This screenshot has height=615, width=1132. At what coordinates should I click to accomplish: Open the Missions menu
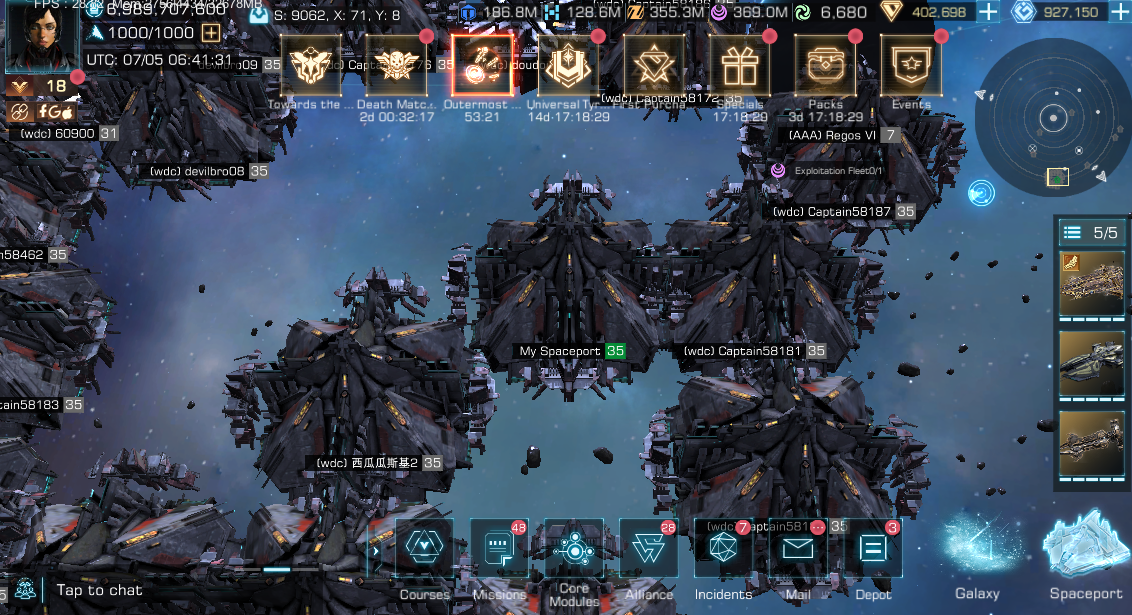(499, 549)
